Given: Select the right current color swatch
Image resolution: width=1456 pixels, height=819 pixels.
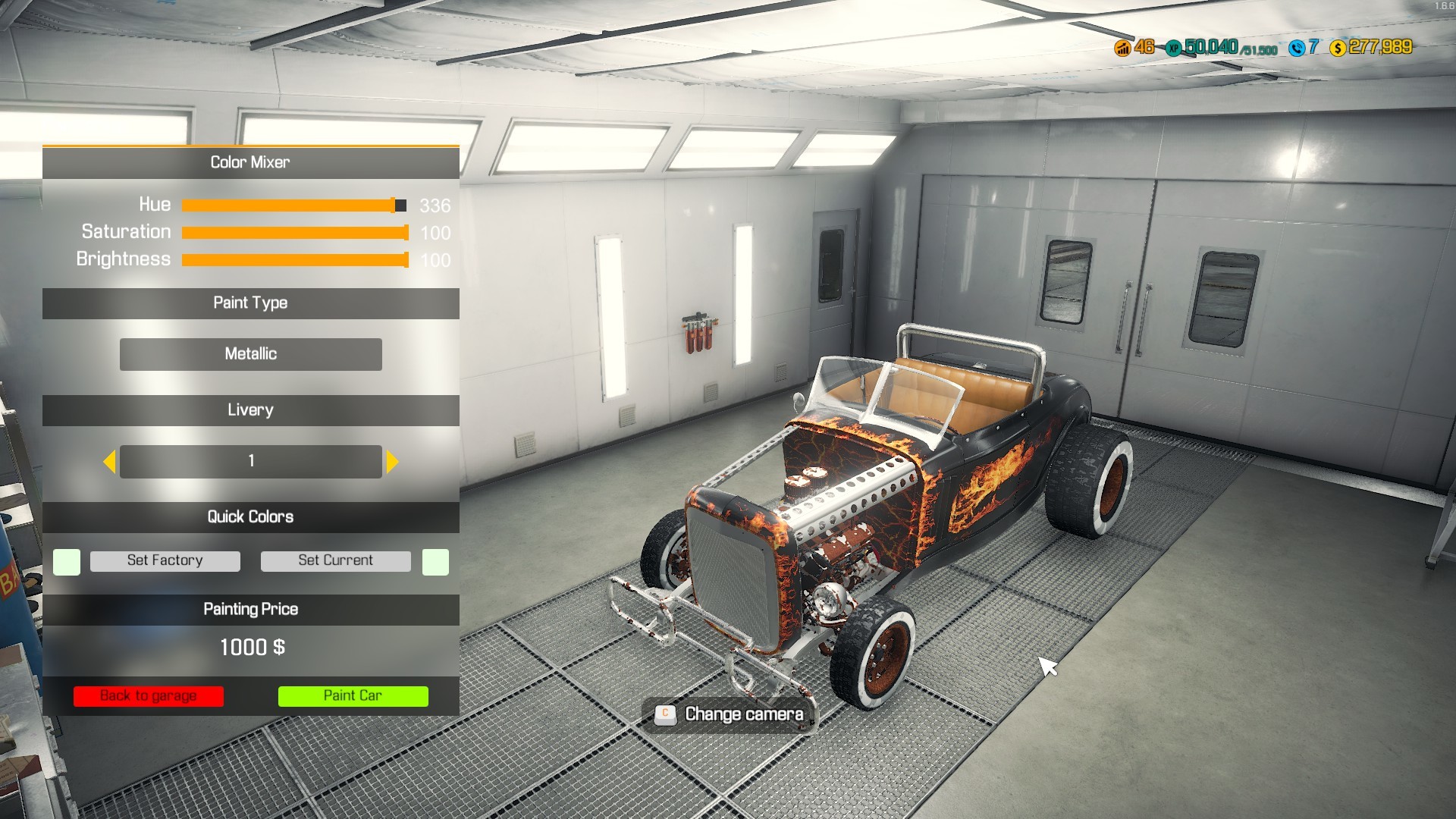Looking at the screenshot, I should (x=434, y=561).
